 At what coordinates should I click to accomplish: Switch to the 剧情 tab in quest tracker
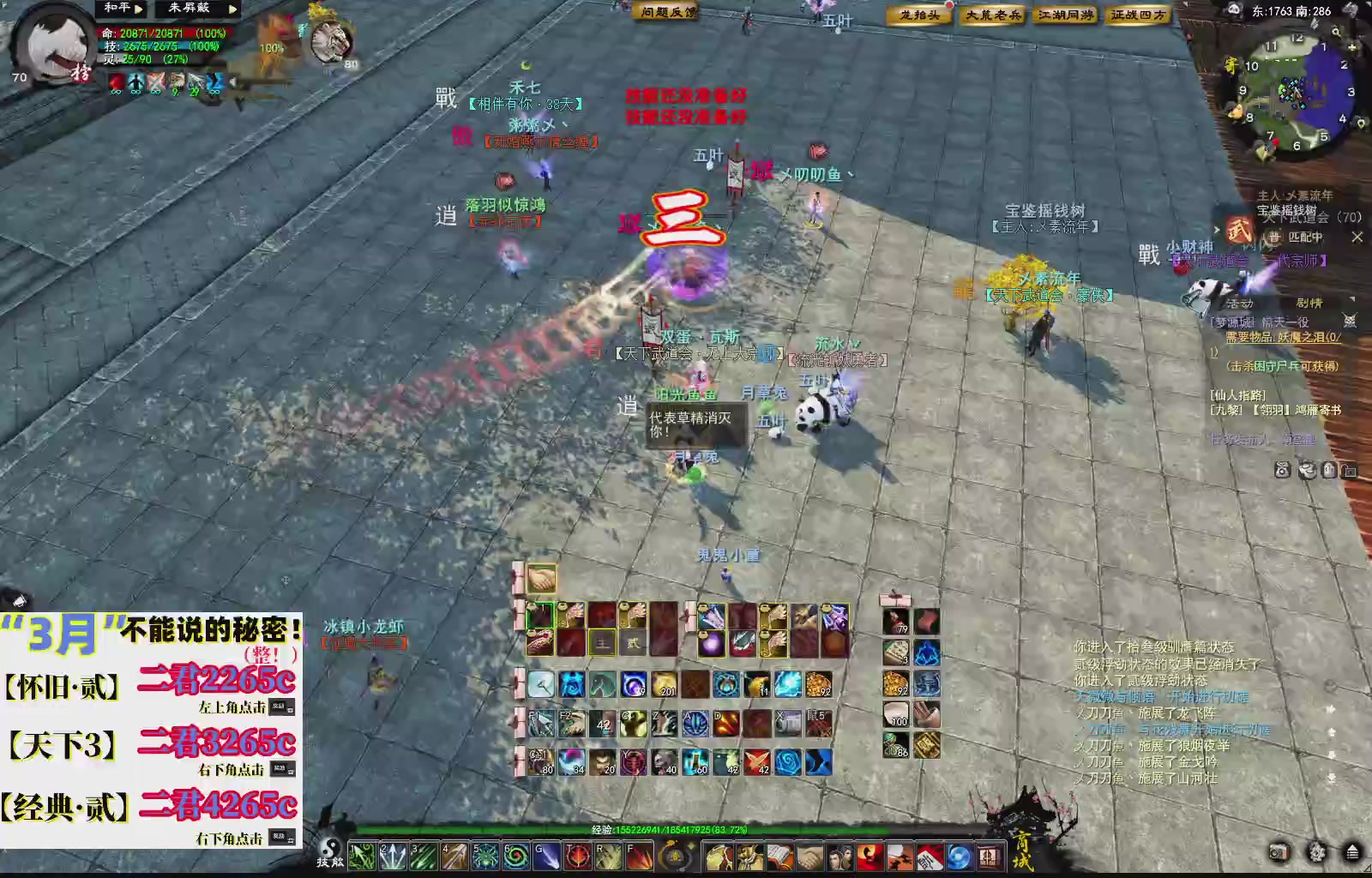[x=1309, y=301]
